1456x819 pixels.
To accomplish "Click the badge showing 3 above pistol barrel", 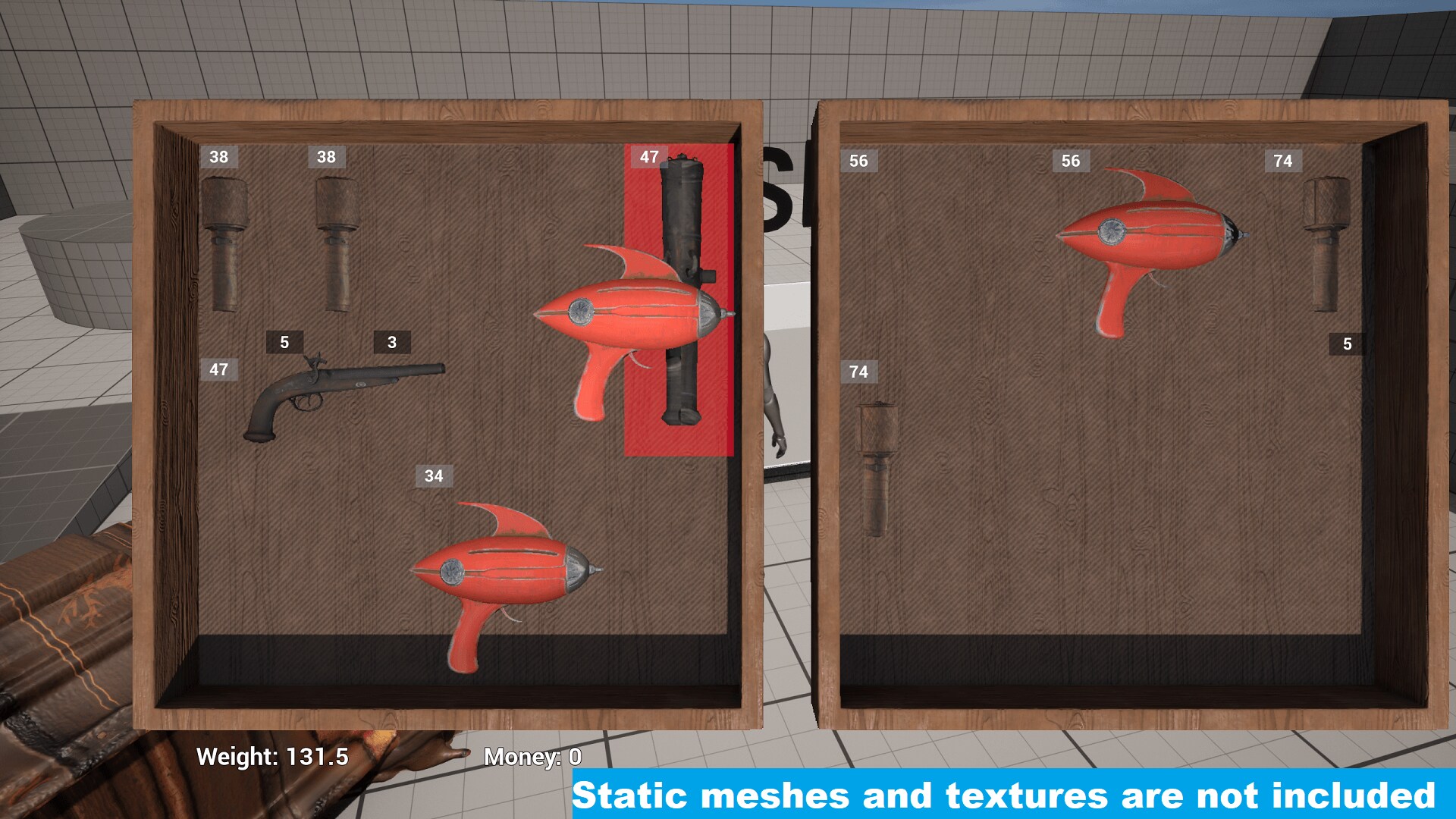I will pos(391,343).
